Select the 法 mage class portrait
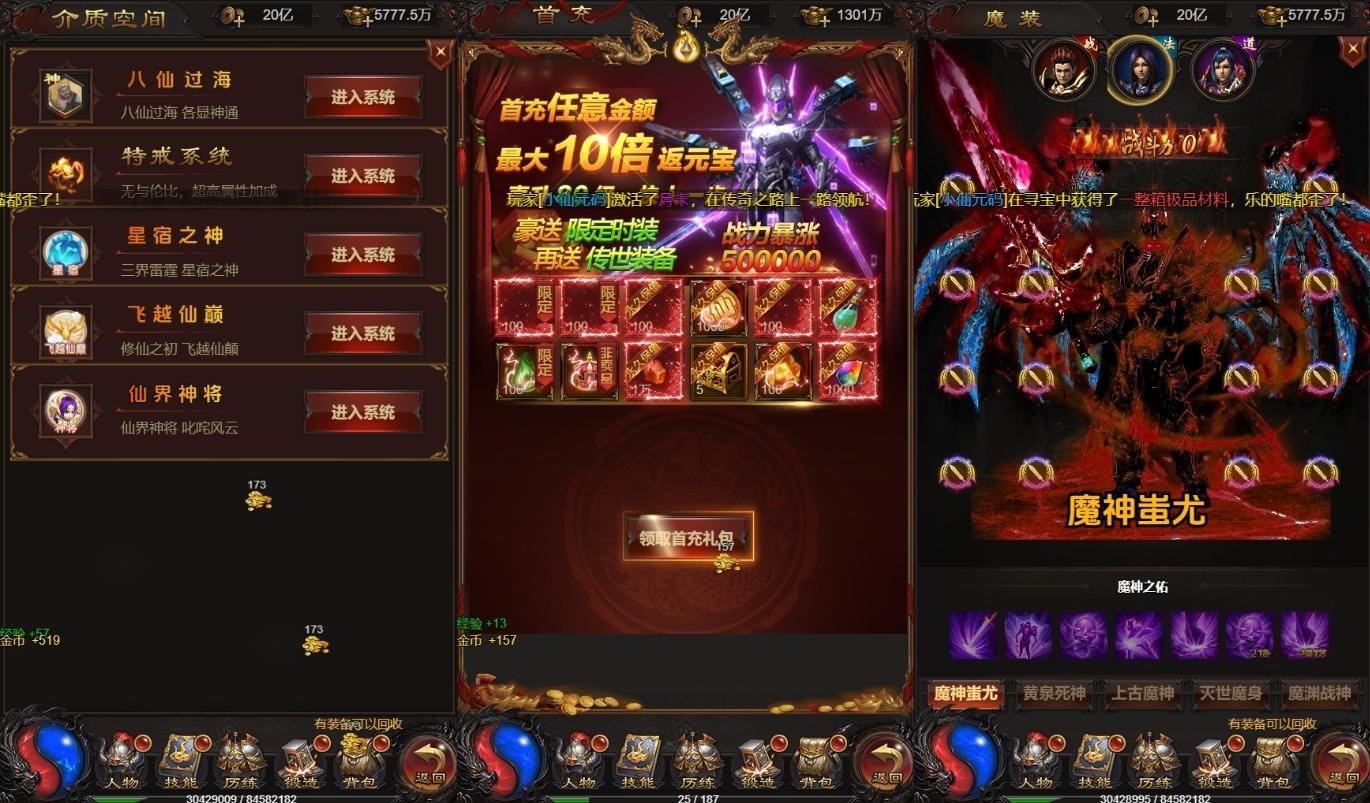 coord(1140,70)
